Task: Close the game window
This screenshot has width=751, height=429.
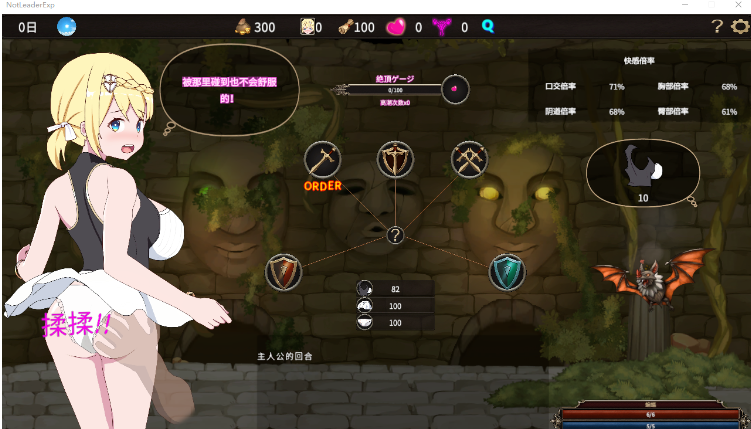Action: [737, 6]
